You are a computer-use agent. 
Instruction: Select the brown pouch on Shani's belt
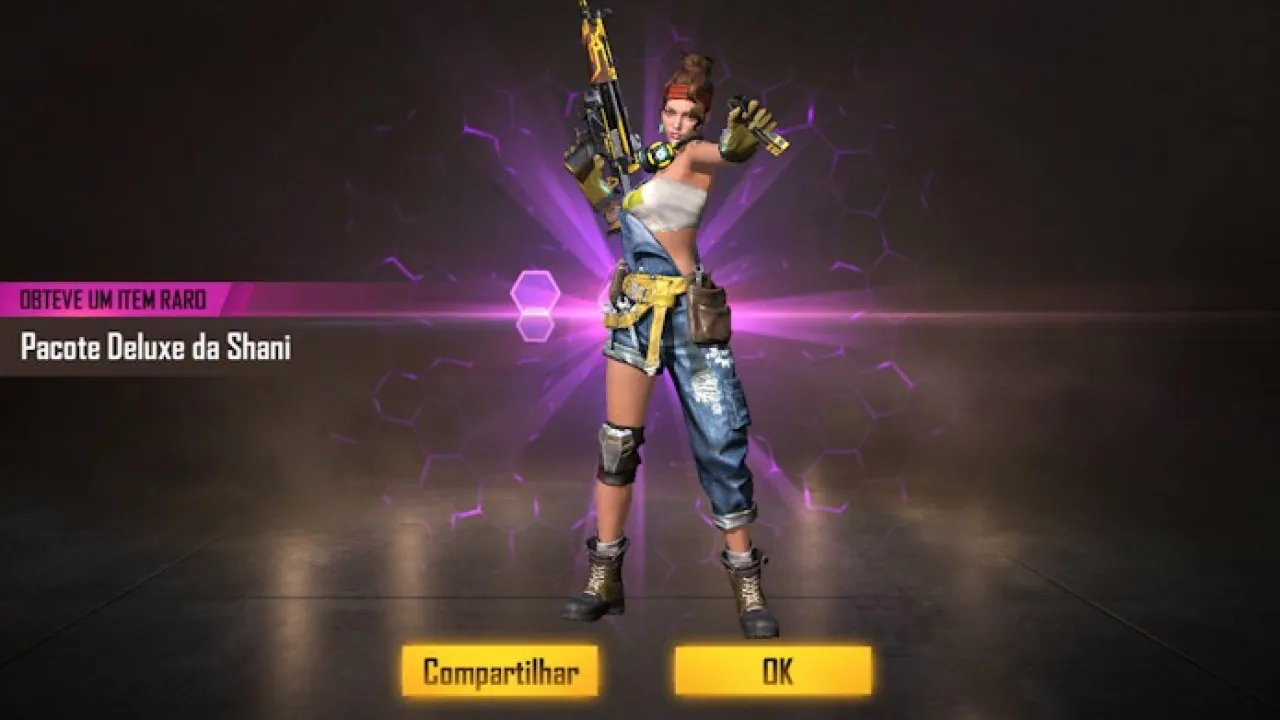tap(708, 315)
